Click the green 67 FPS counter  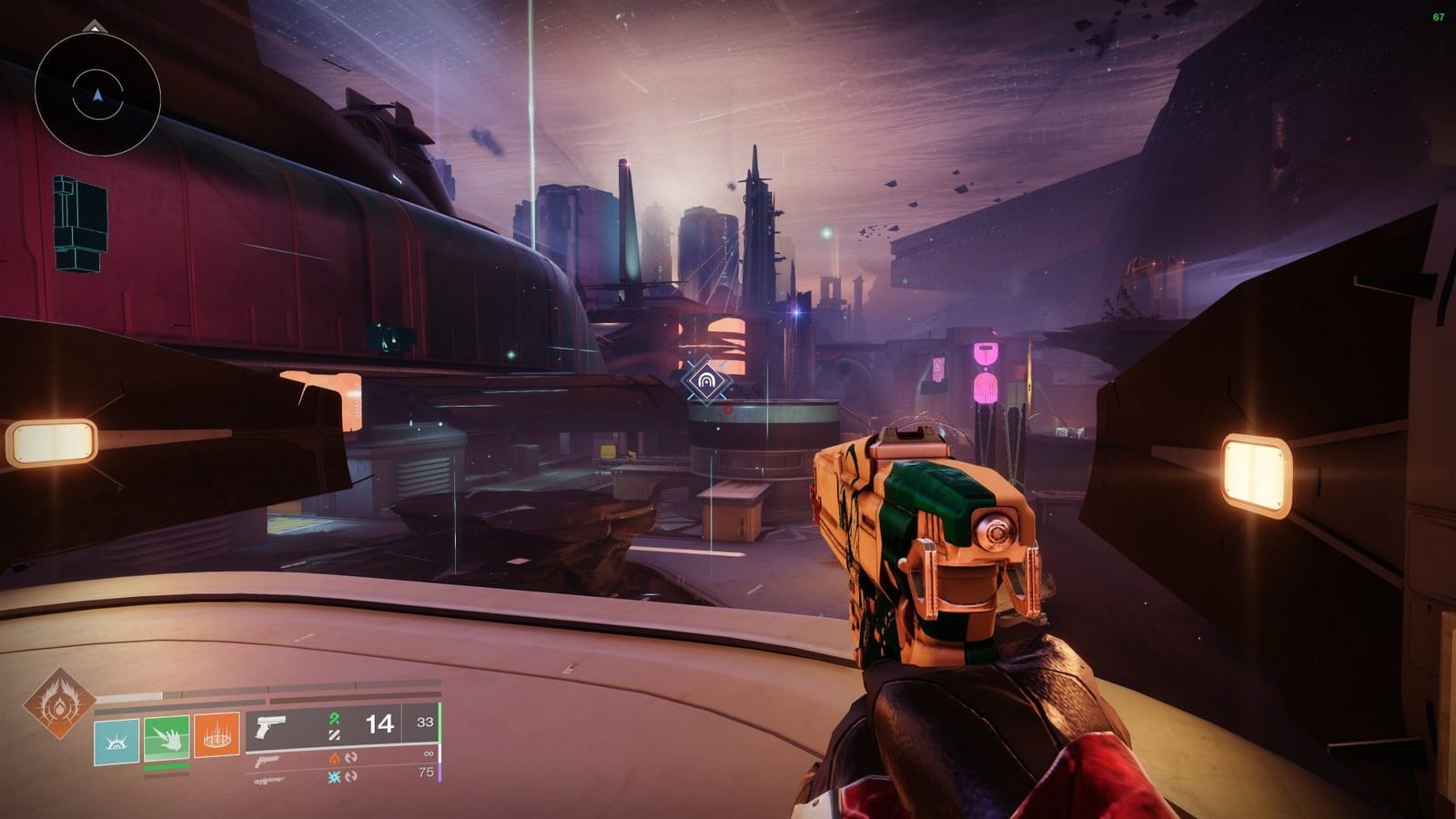coord(1438,15)
